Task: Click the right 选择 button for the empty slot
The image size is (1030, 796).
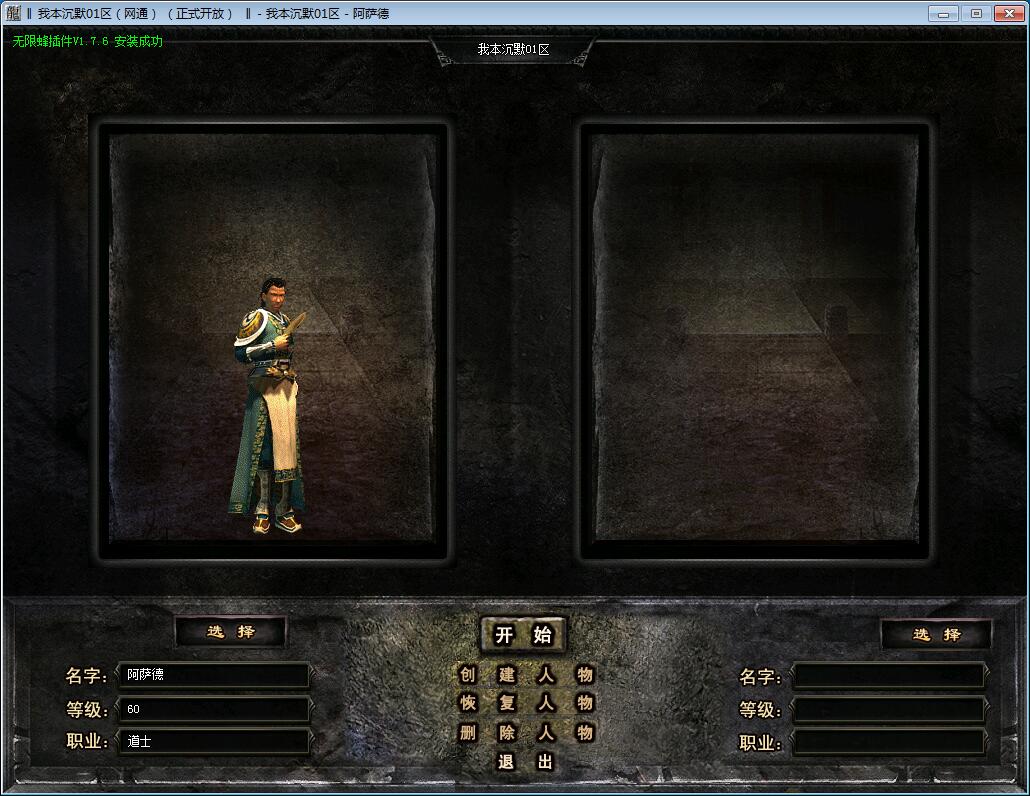Action: (936, 634)
